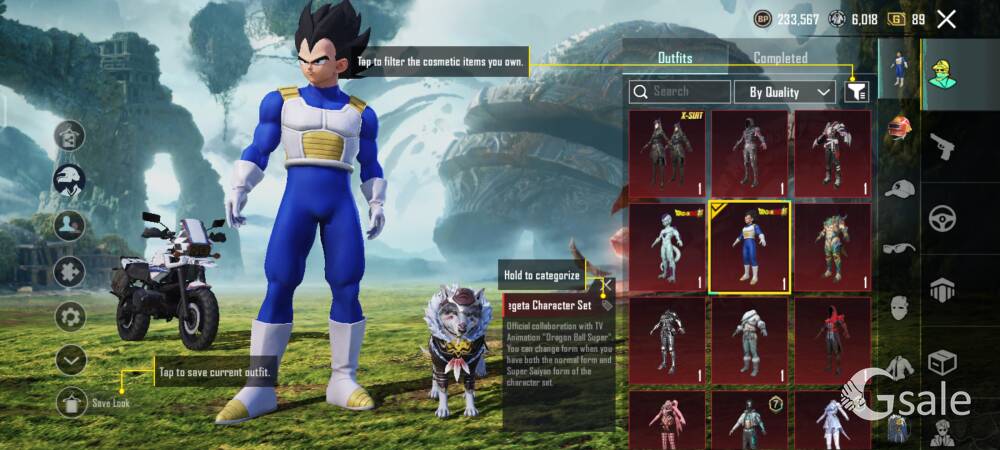Toggle the owned cosmetics filter button
The image size is (1000, 450).
click(x=856, y=92)
